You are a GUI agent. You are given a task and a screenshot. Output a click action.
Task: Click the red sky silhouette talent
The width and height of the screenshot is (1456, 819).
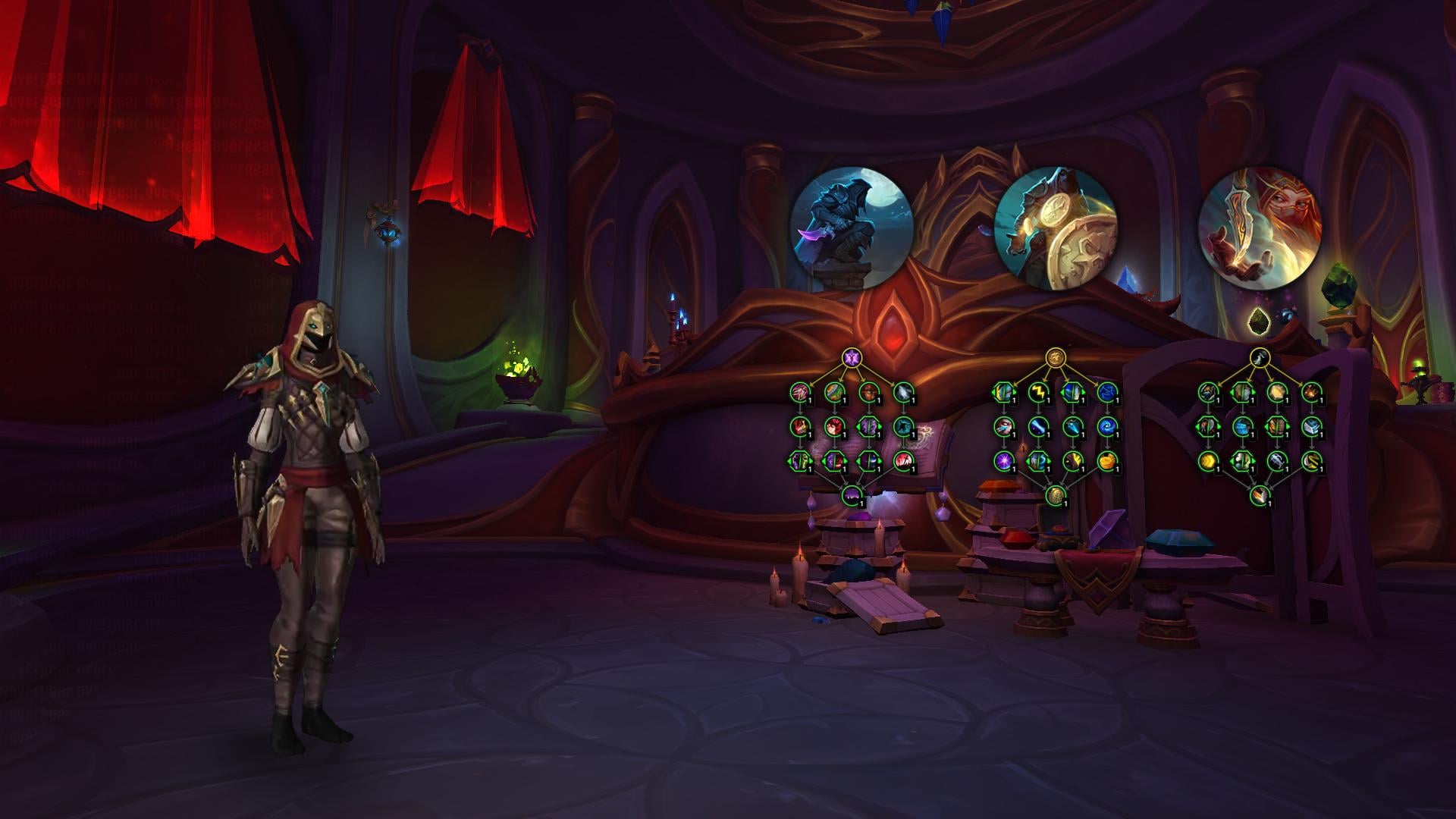click(903, 460)
